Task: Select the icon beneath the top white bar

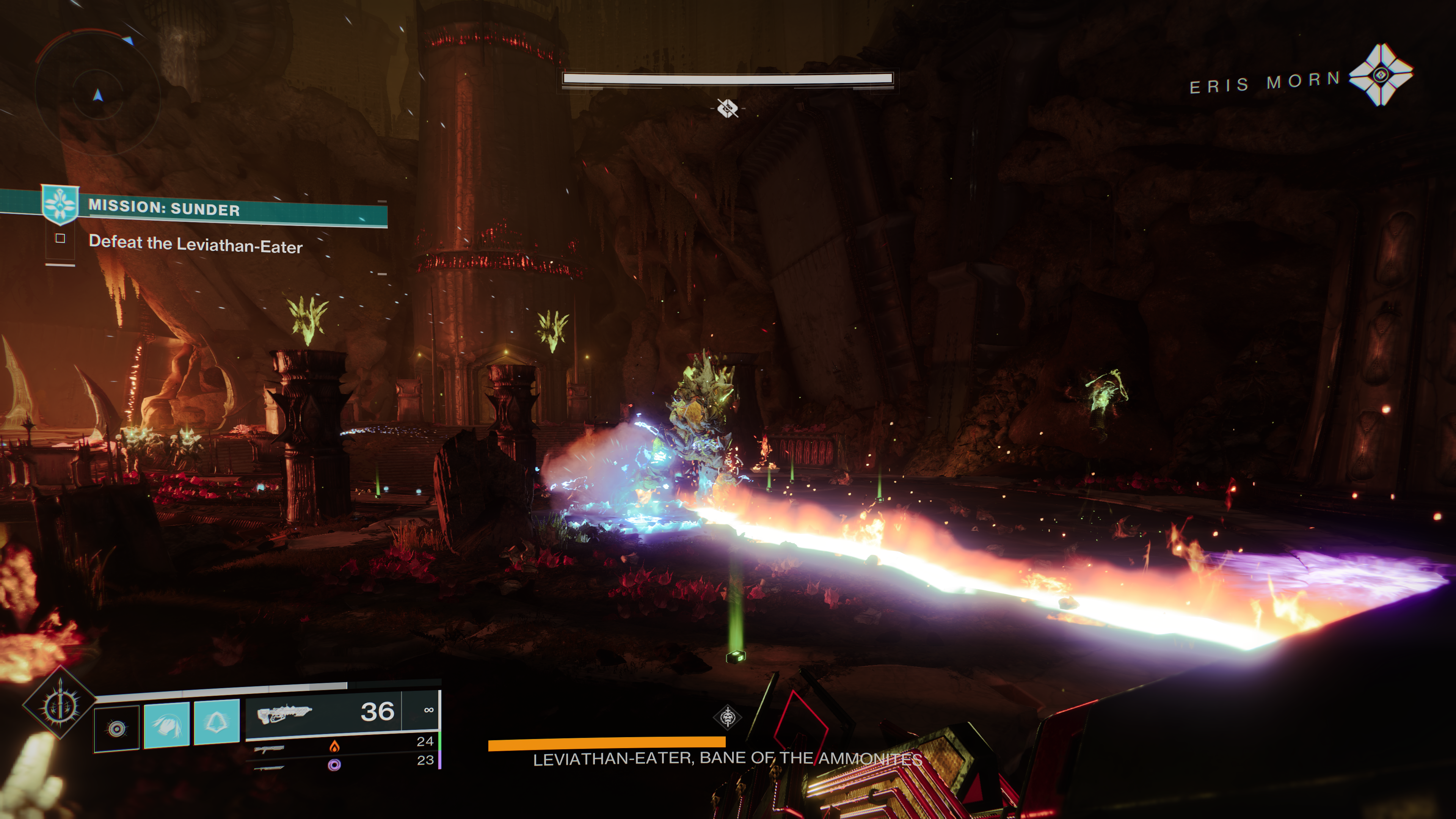Action: (x=728, y=108)
